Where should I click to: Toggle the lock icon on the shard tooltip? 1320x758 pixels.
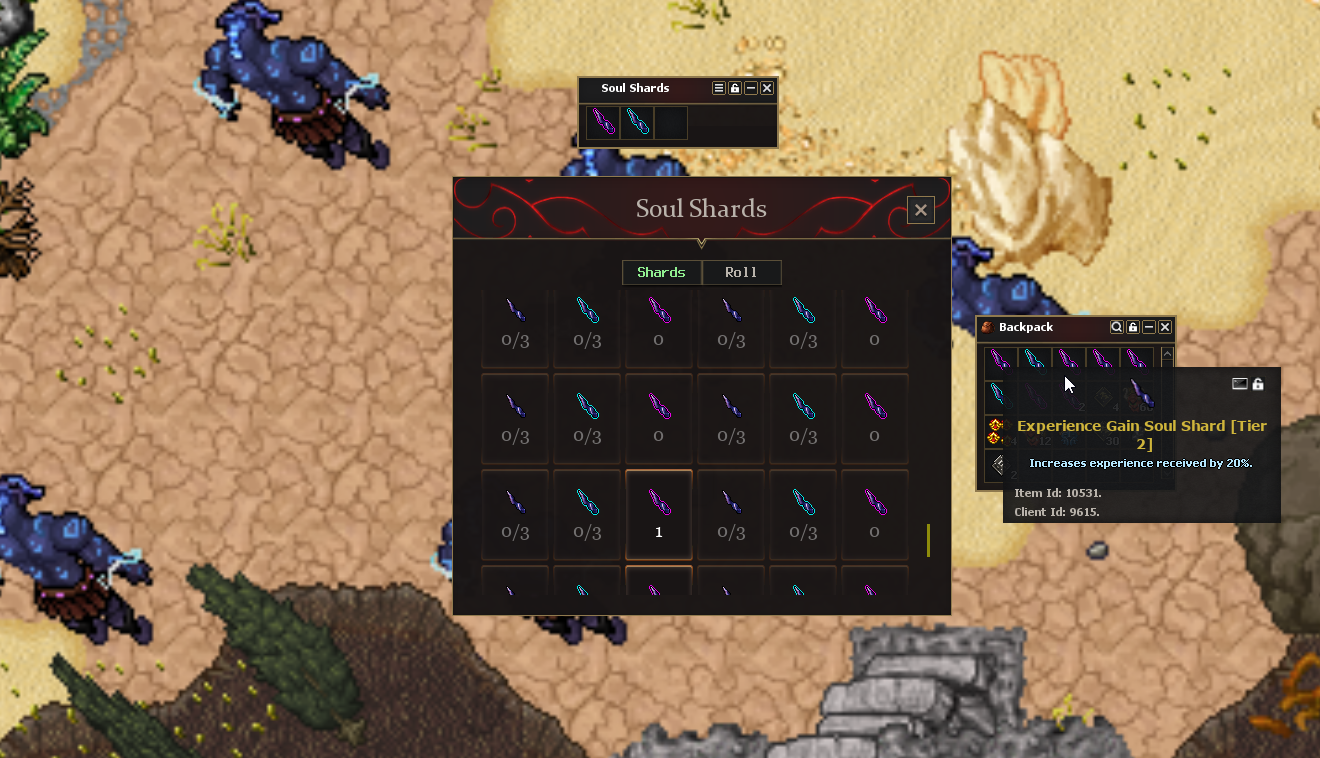point(1258,384)
